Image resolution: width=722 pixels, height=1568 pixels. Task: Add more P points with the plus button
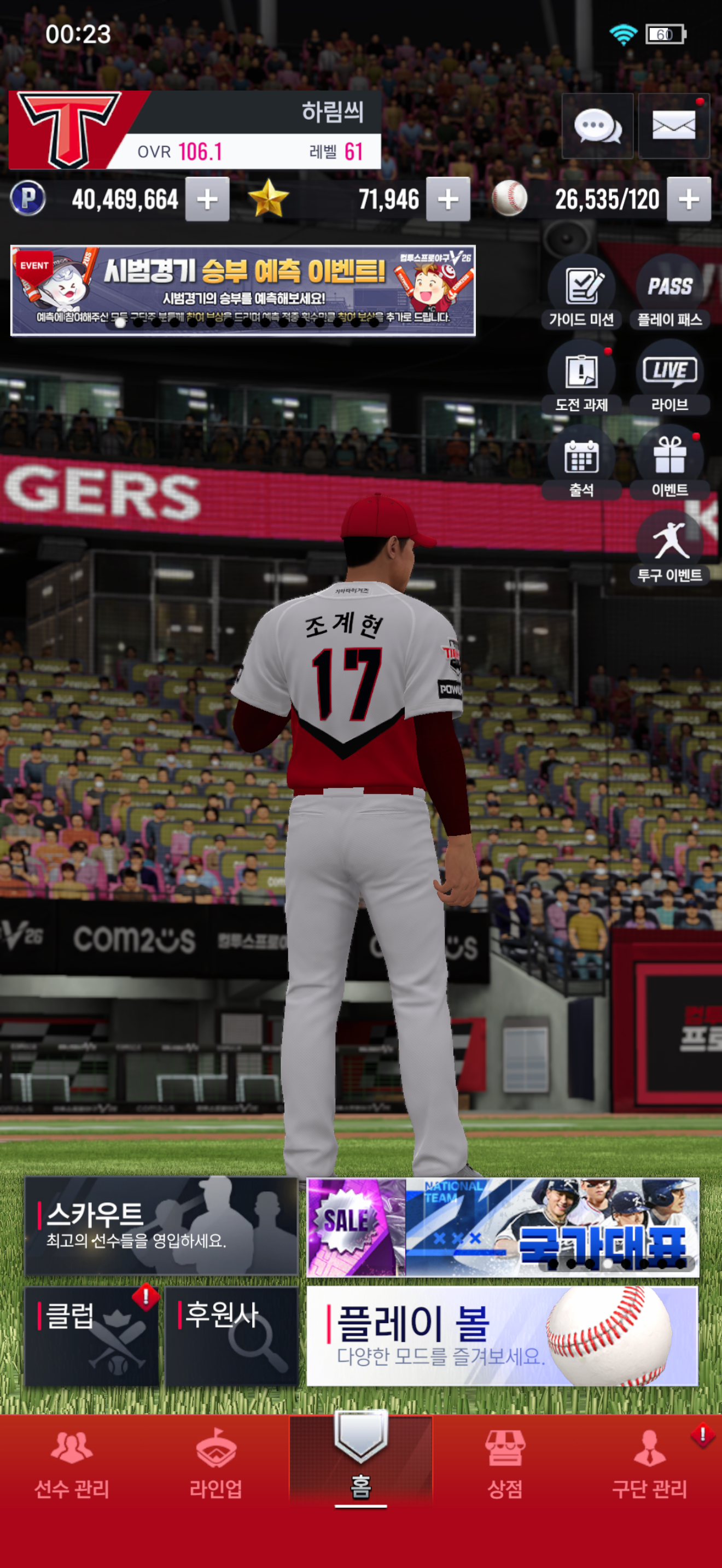[x=207, y=199]
